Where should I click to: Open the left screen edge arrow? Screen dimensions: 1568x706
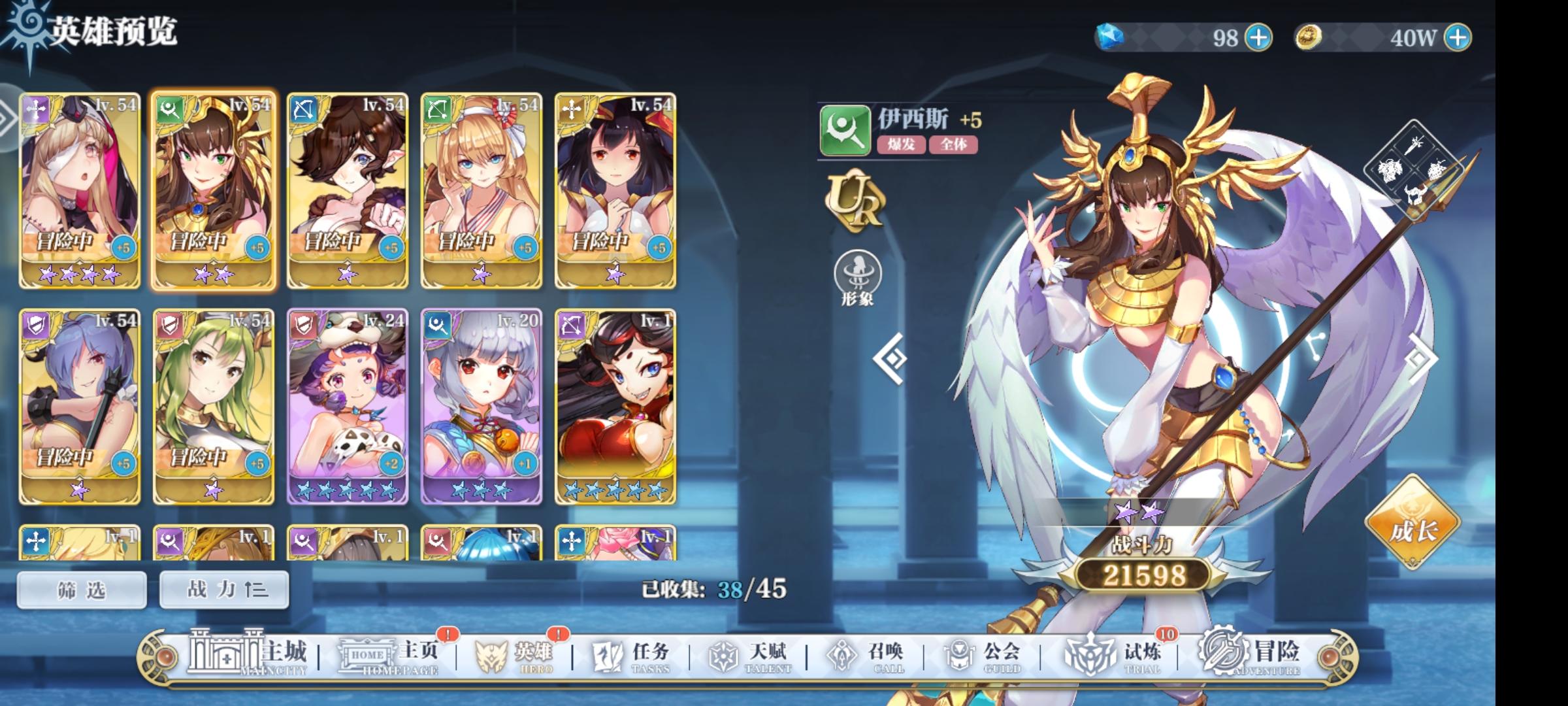7,119
